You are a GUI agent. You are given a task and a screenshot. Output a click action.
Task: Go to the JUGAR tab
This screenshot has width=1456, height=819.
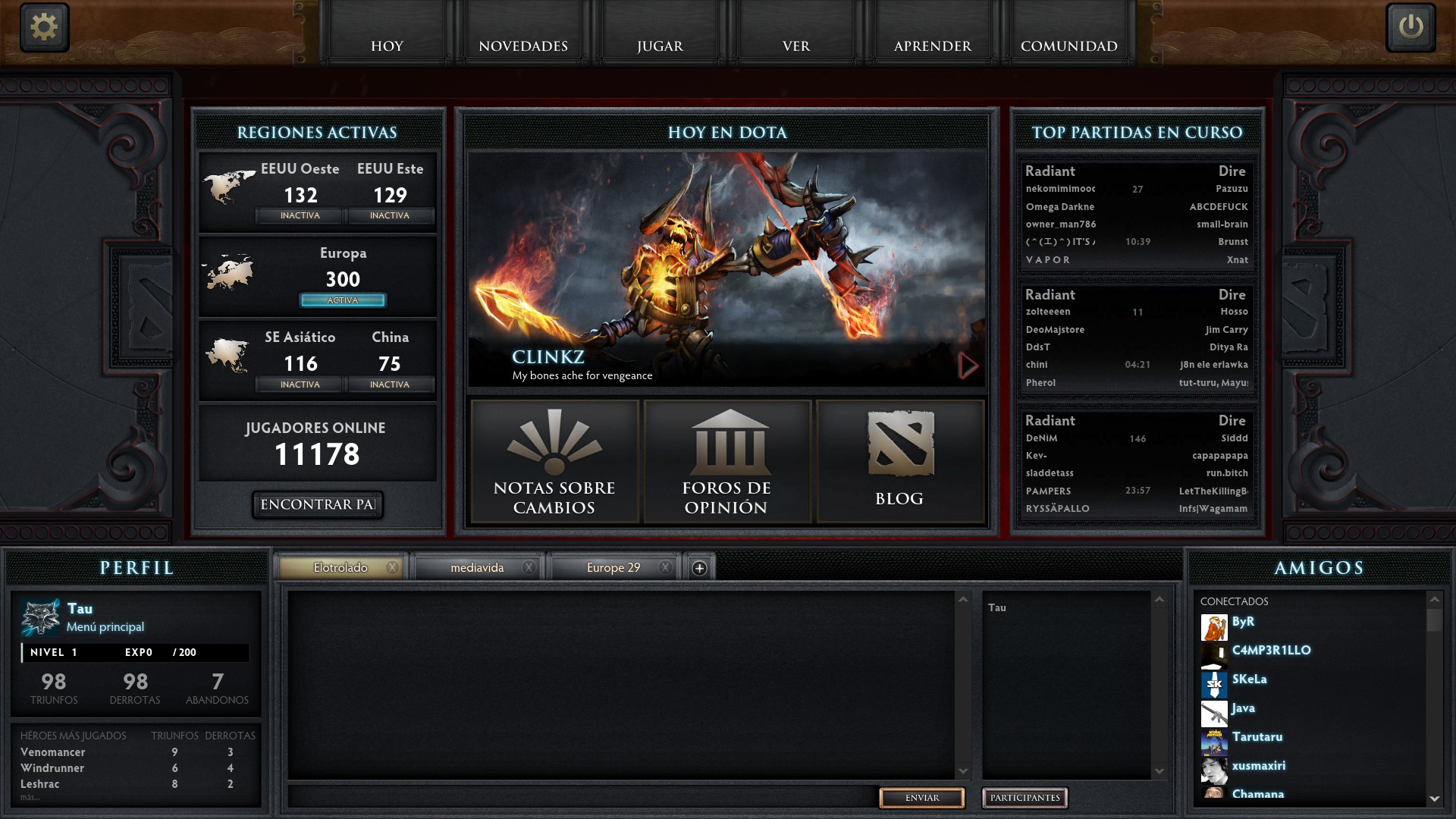tap(660, 45)
